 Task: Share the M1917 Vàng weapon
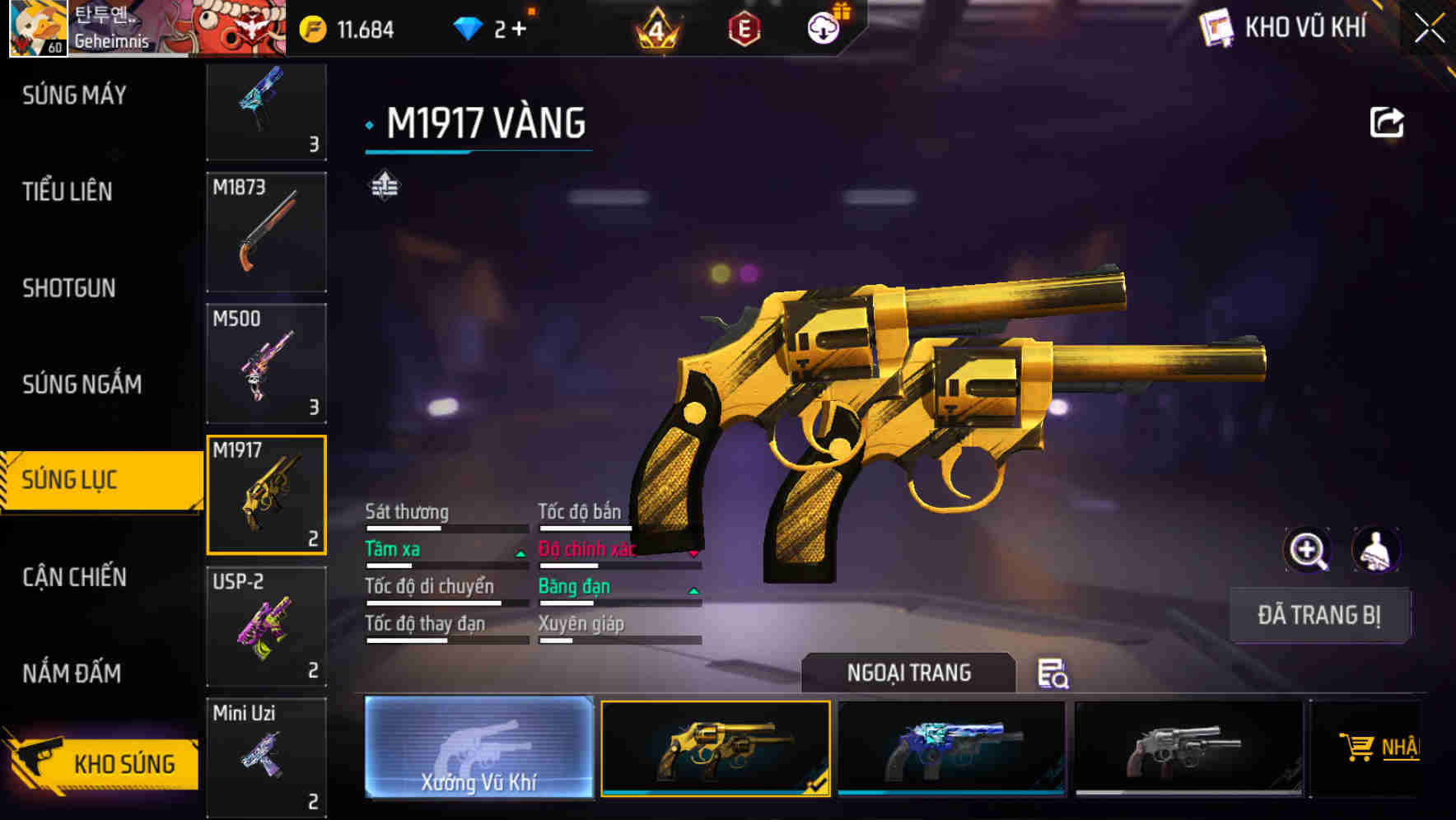click(x=1387, y=122)
